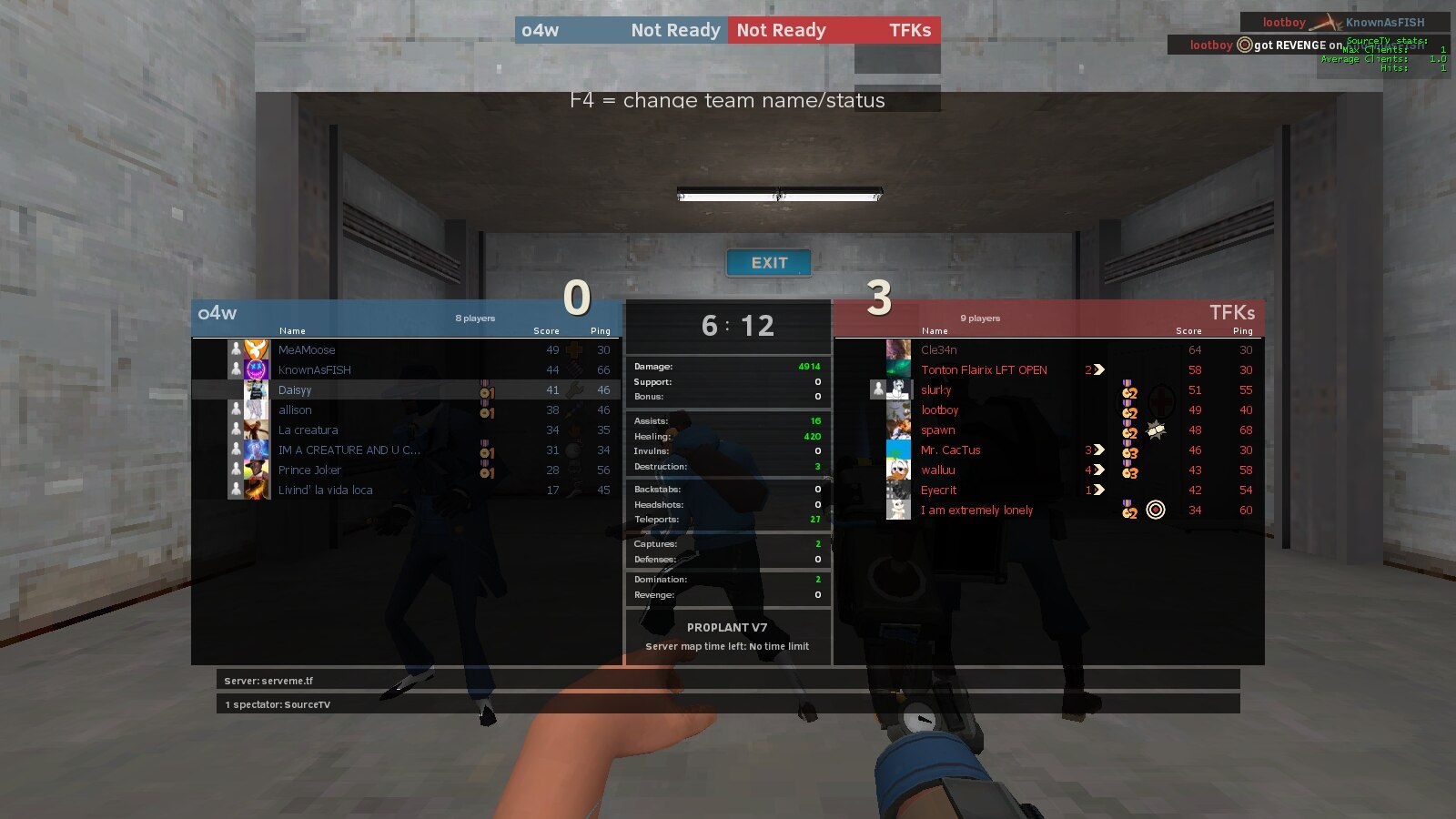Screen dimensions: 1456x819
Task: Select slurky in the red team list
Action: coord(935,390)
